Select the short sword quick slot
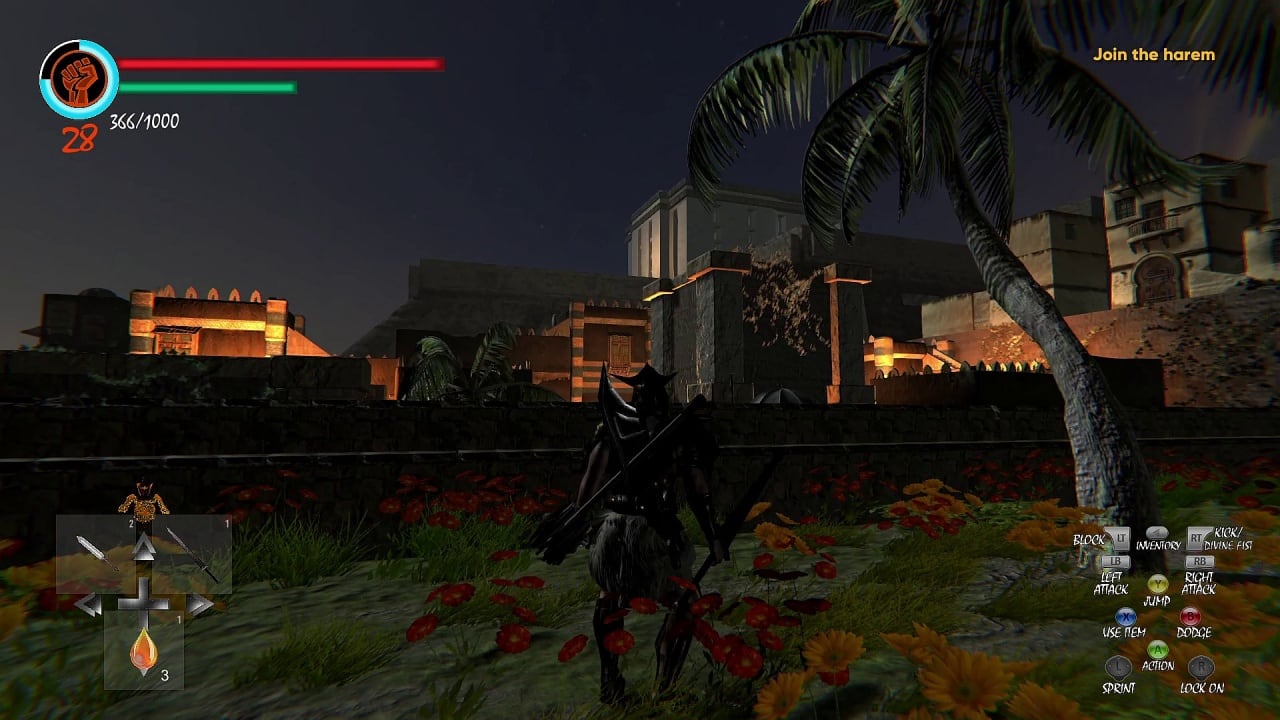Image resolution: width=1280 pixels, height=720 pixels. tap(96, 553)
